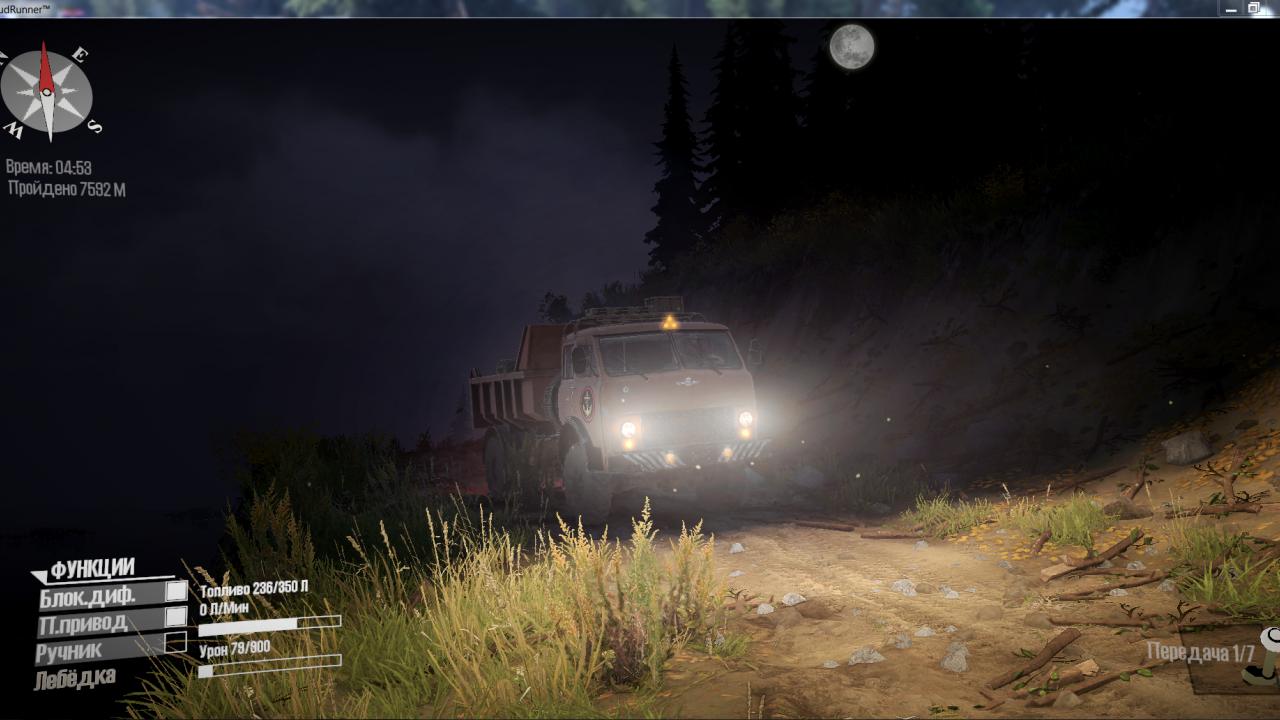
Task: Collapse the ФУНКЦИИ functions panel header
Action: tap(92, 570)
